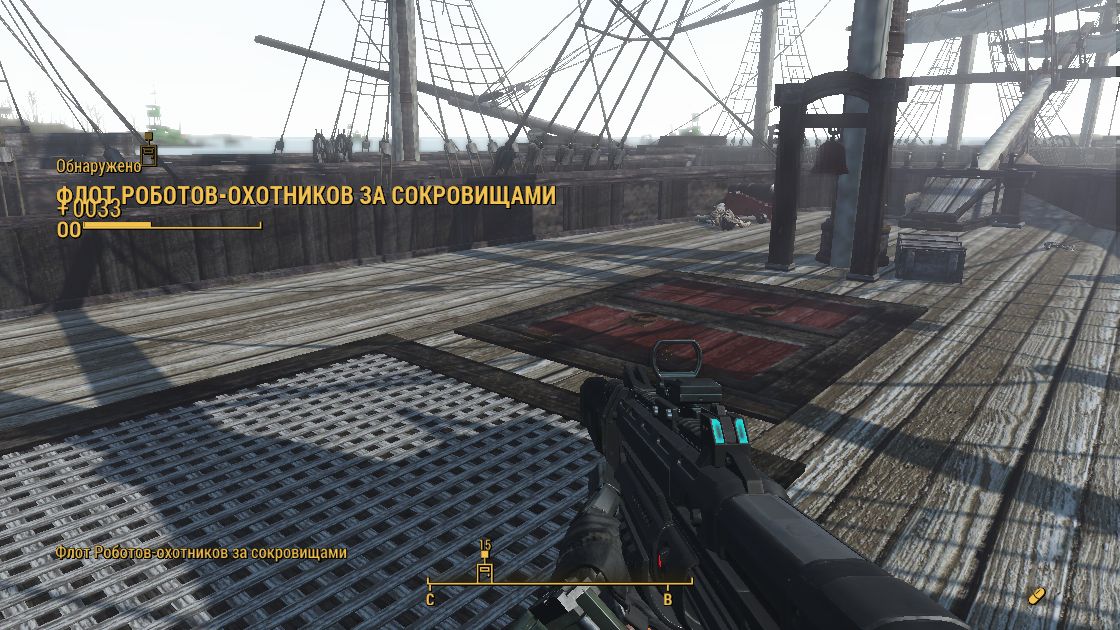The height and width of the screenshot is (630, 1120).
Task: Click the discovered-location title banner
Action: (306, 196)
